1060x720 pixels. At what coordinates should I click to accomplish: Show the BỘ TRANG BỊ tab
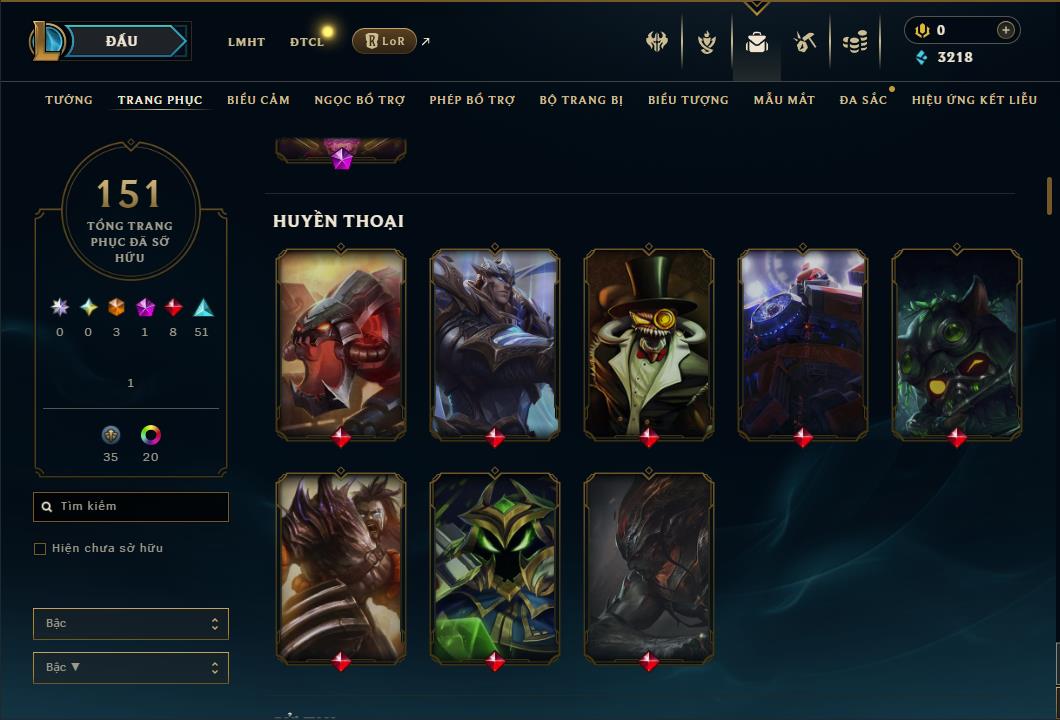point(581,100)
